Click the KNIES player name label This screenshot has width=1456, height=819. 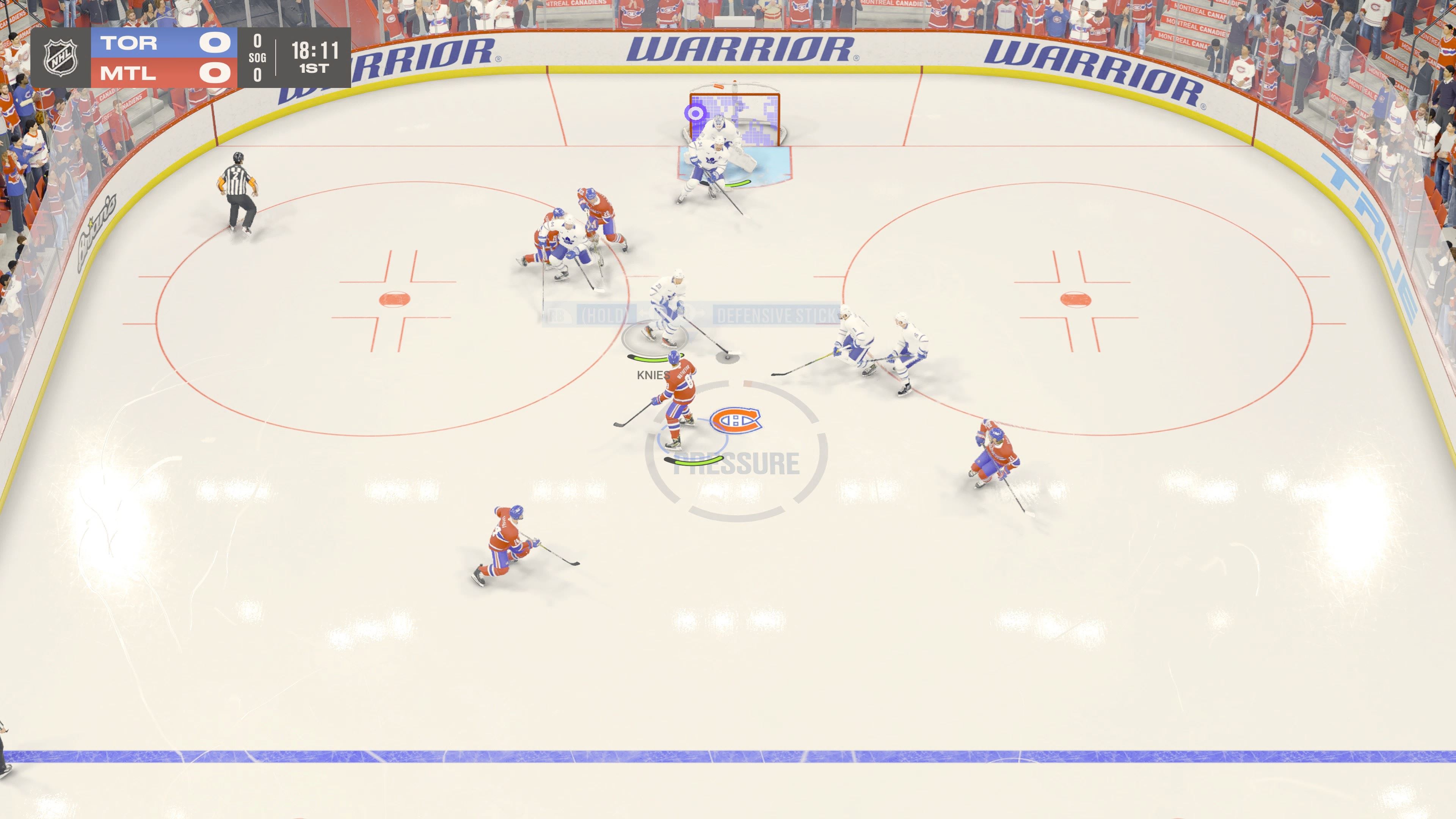653,375
